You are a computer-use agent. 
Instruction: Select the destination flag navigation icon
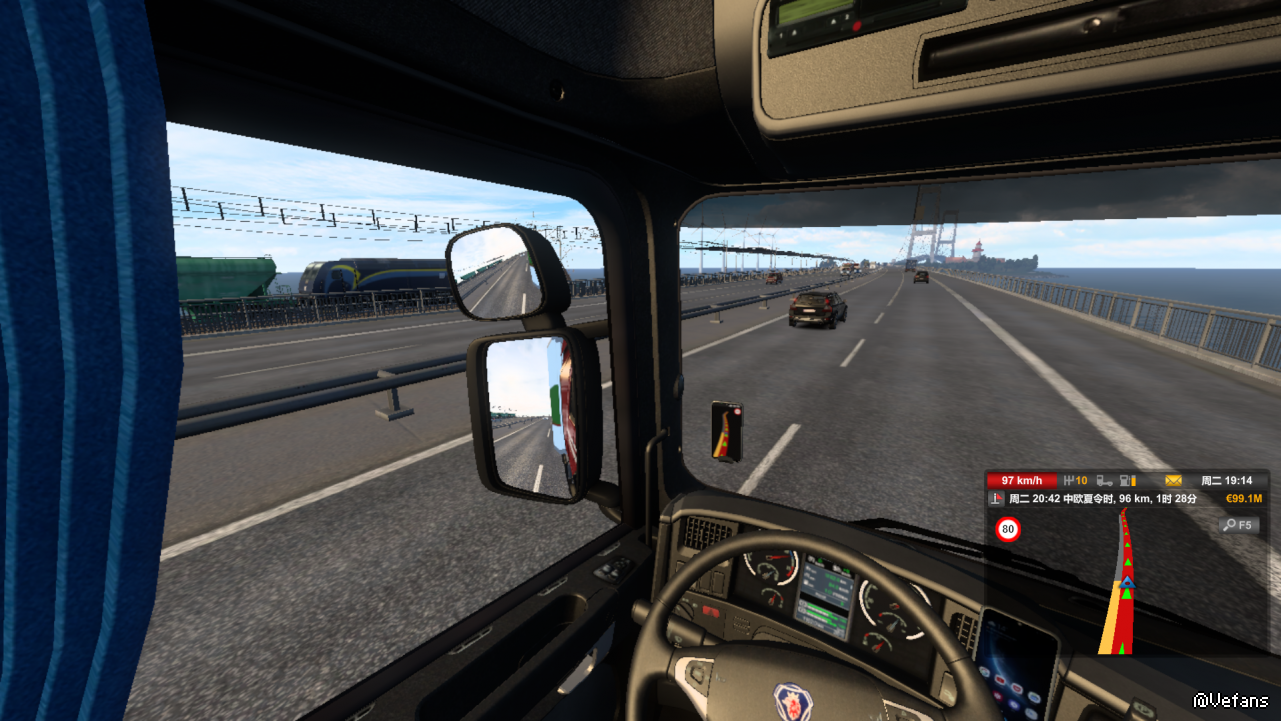point(996,499)
